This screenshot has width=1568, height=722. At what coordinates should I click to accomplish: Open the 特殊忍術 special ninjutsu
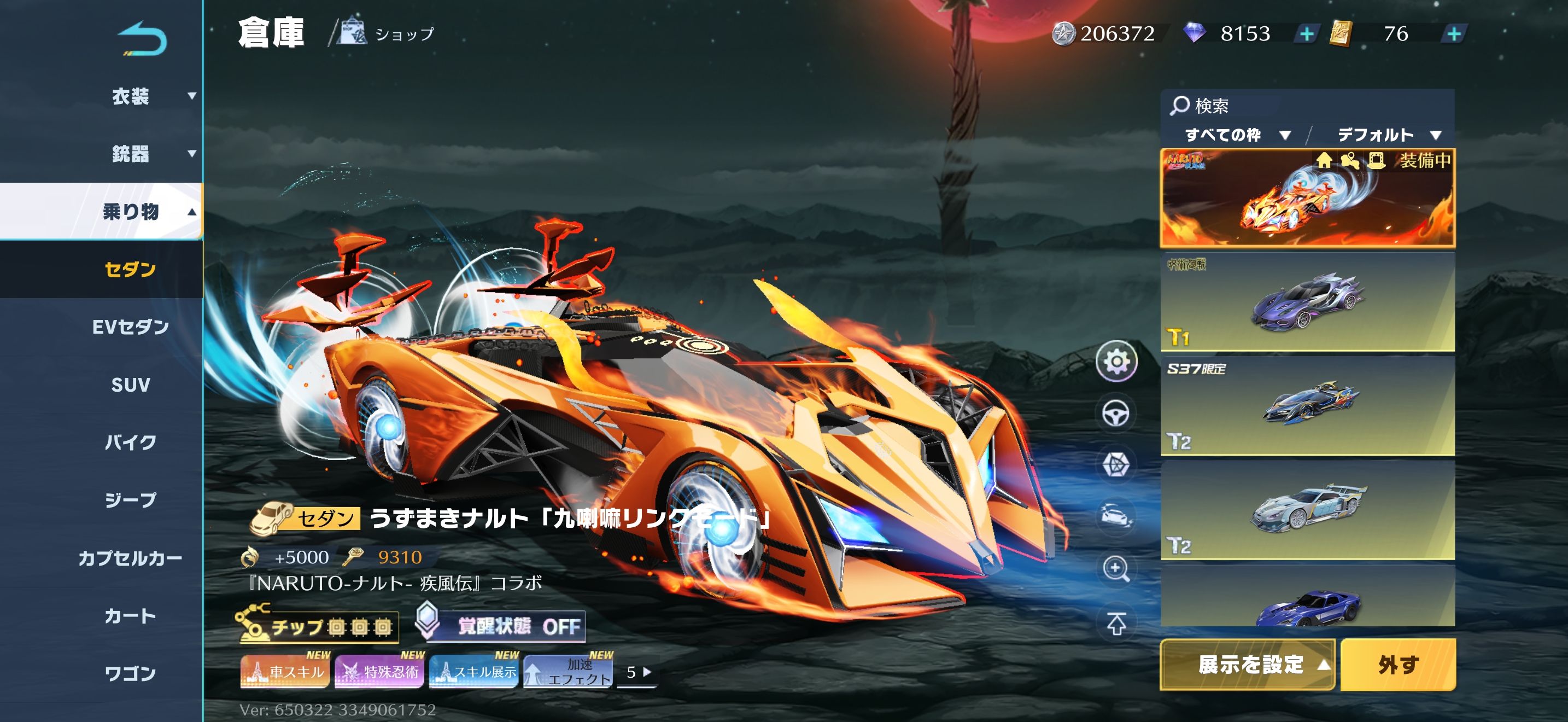pyautogui.click(x=379, y=672)
